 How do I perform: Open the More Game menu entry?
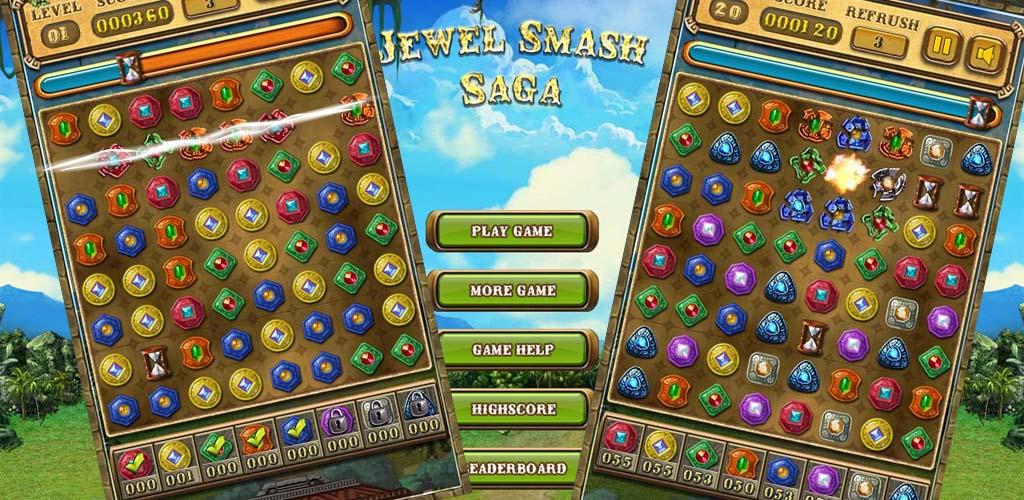(x=511, y=291)
